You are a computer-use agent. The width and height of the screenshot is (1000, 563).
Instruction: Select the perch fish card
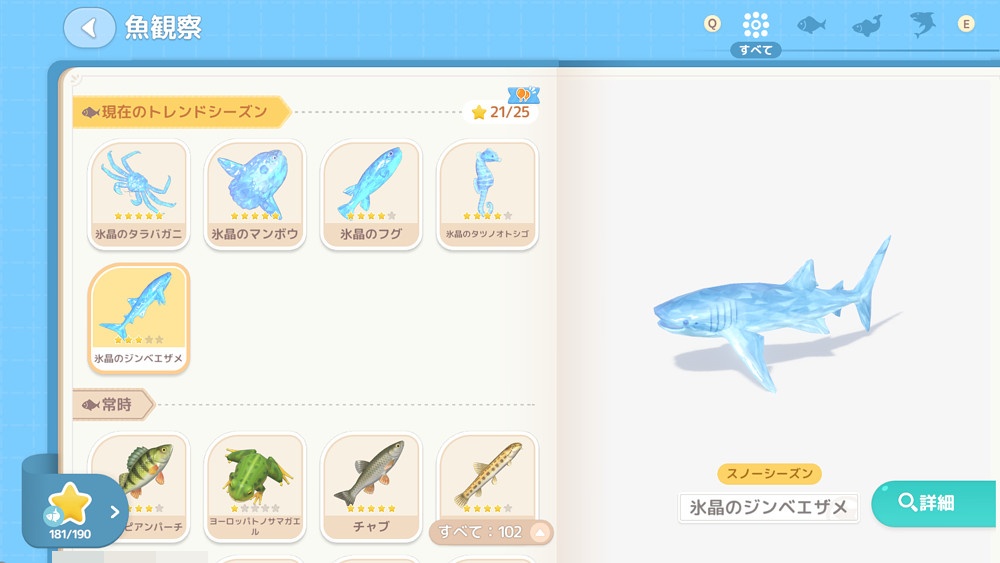(x=139, y=485)
